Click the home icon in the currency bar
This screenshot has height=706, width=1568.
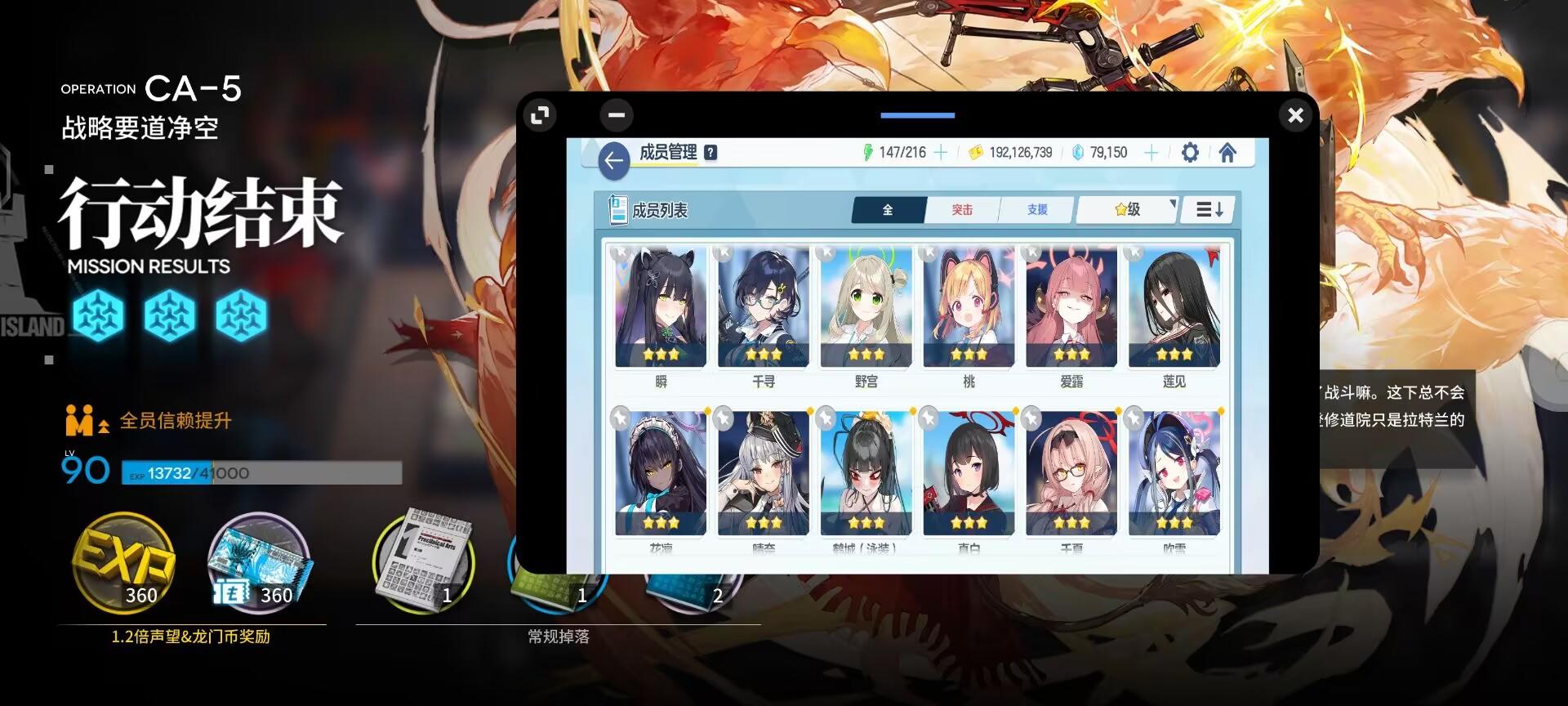point(1228,152)
